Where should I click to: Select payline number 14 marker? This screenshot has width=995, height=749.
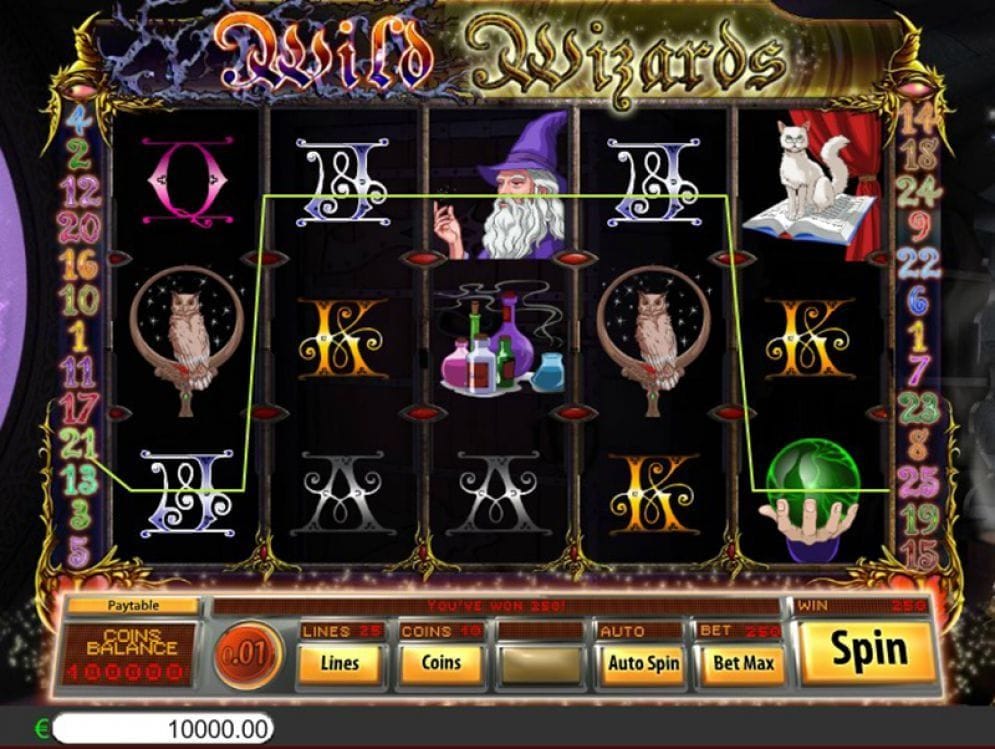pyautogui.click(x=918, y=121)
